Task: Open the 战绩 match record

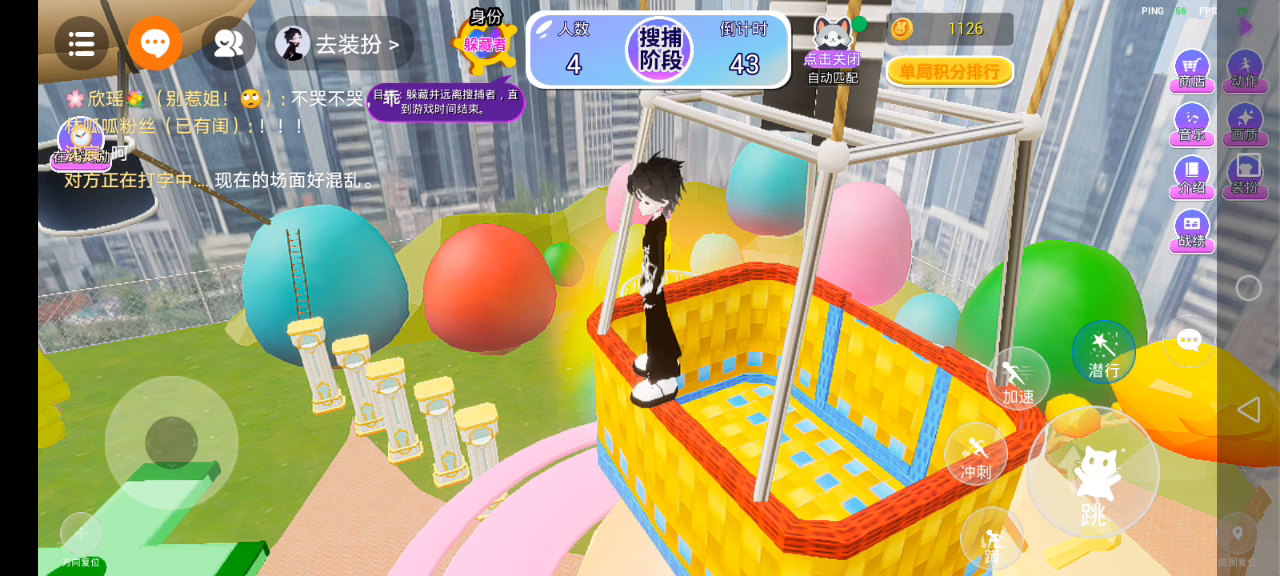Action: point(1191,229)
